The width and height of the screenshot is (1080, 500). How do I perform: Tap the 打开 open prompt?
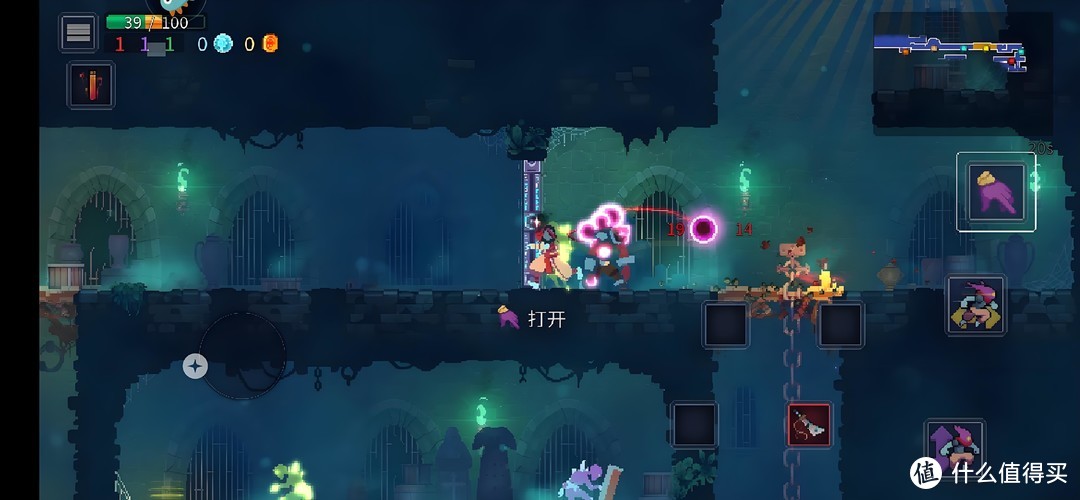(535, 319)
